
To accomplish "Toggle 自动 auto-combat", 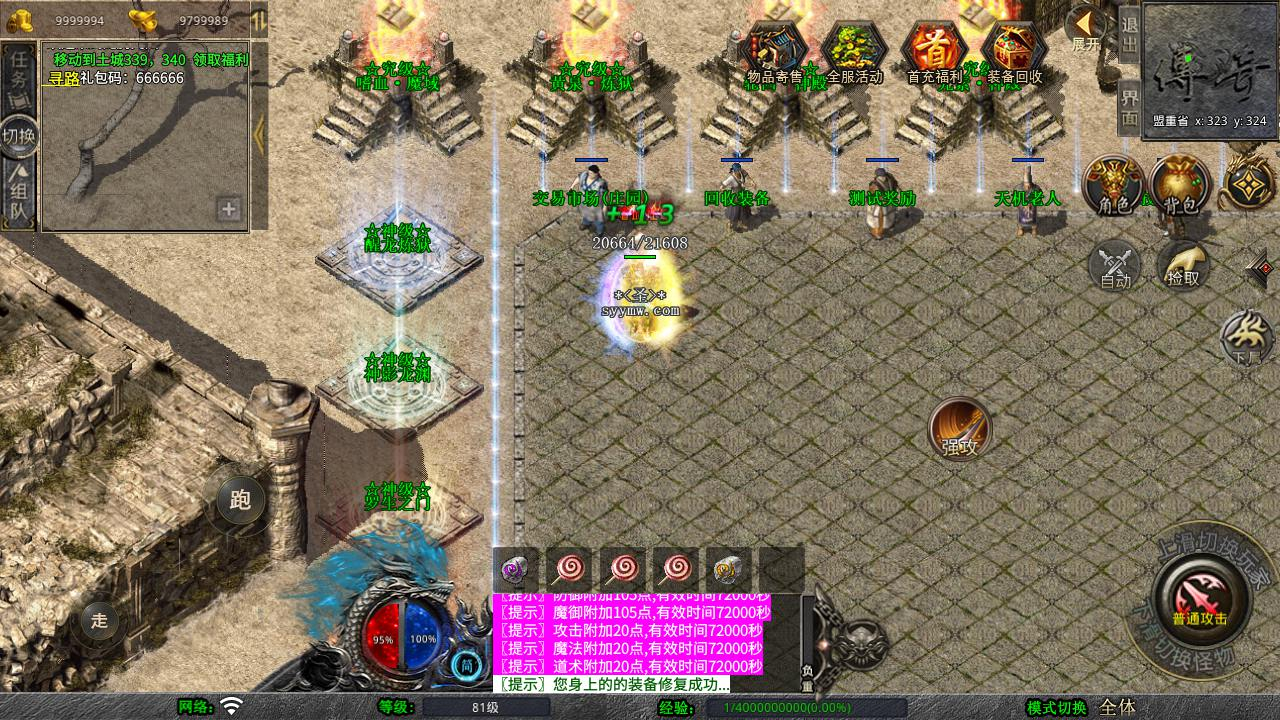I will click(x=1115, y=265).
